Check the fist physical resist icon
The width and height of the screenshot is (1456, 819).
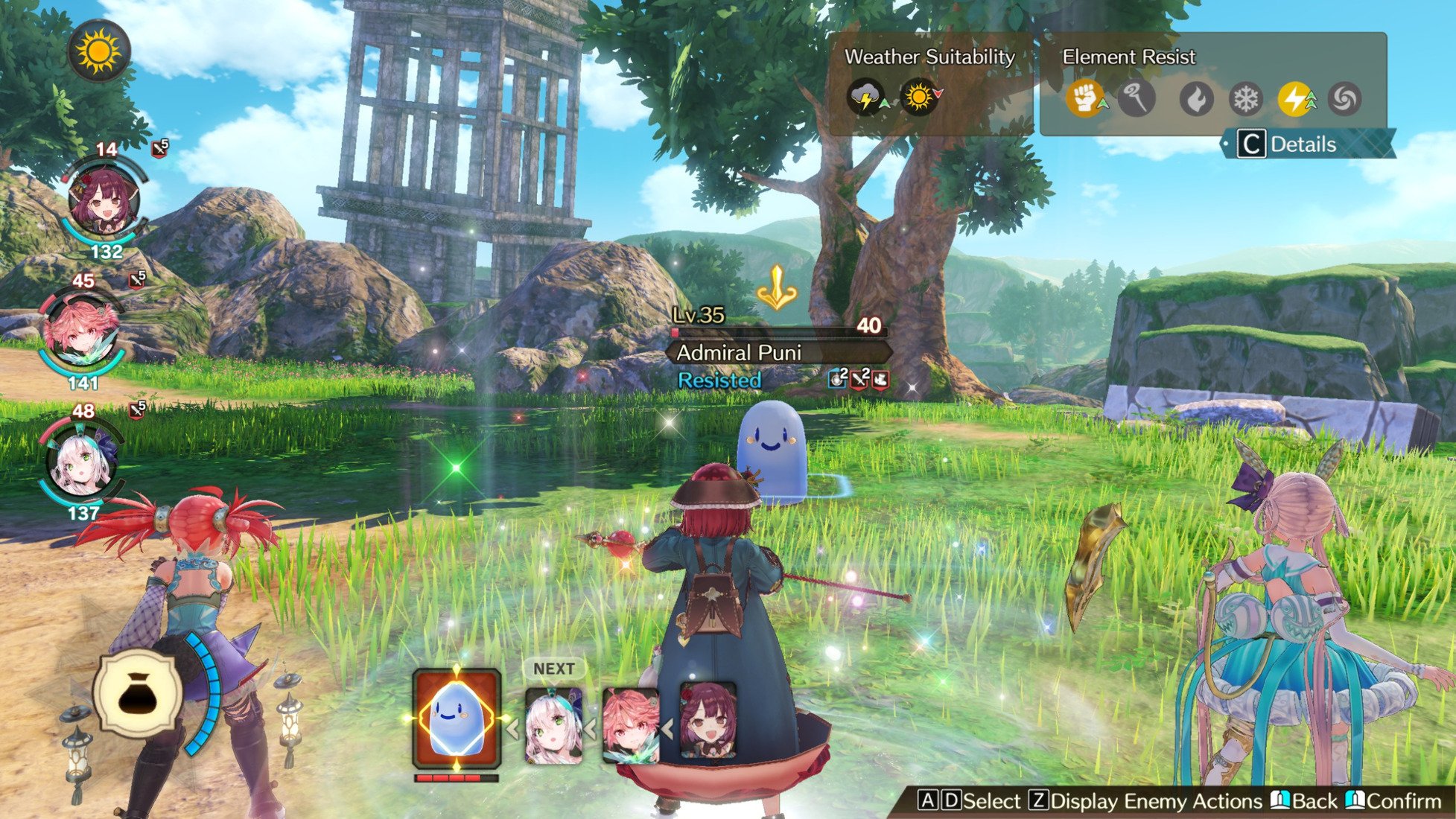pos(1084,98)
